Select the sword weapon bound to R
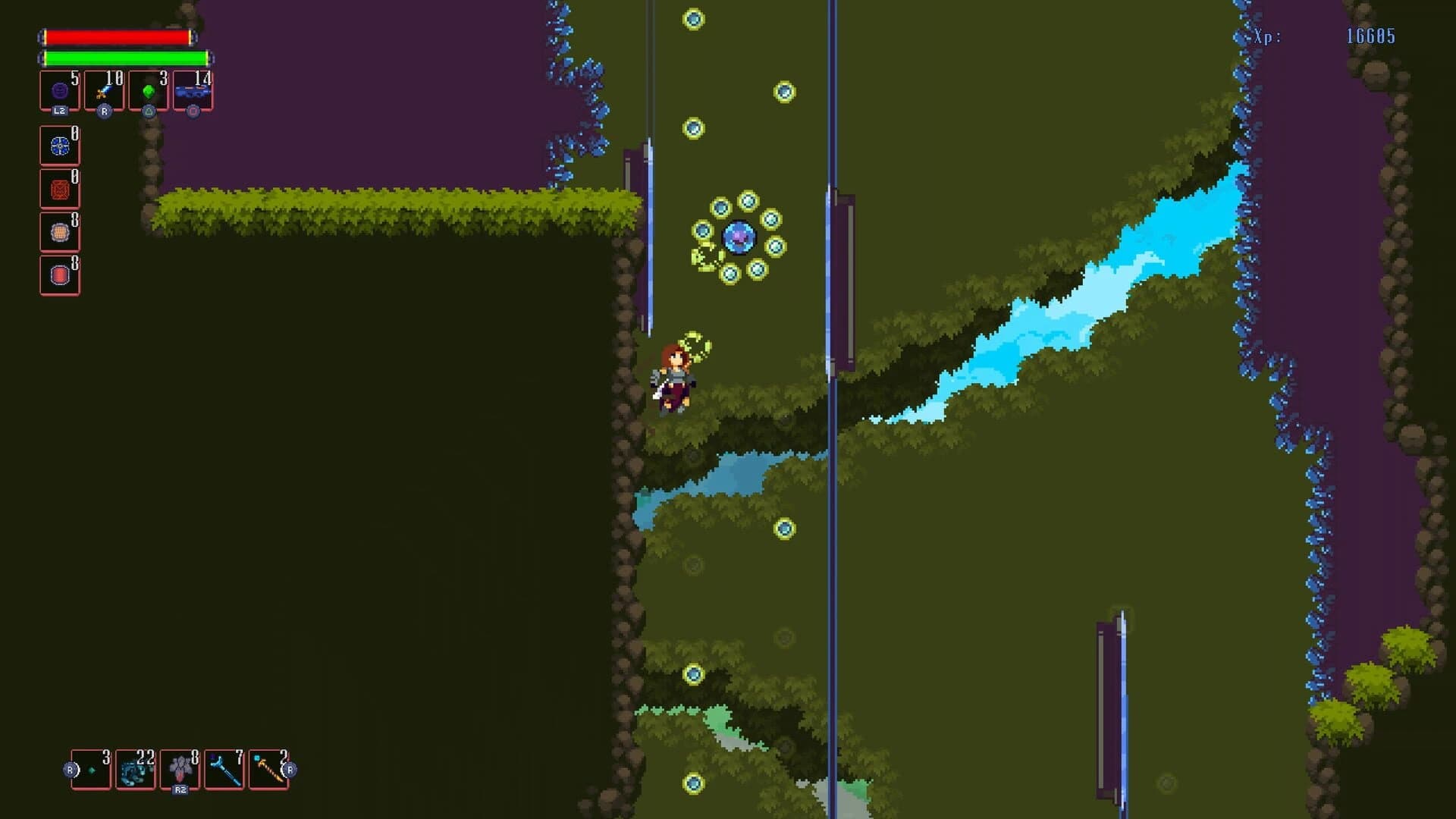The width and height of the screenshot is (1456, 819). point(104,90)
